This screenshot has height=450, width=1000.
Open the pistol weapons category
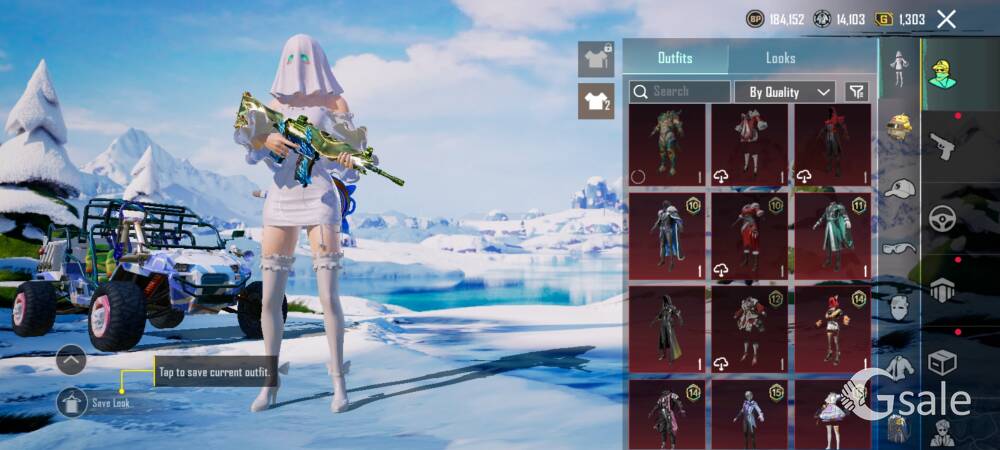pyautogui.click(x=942, y=146)
